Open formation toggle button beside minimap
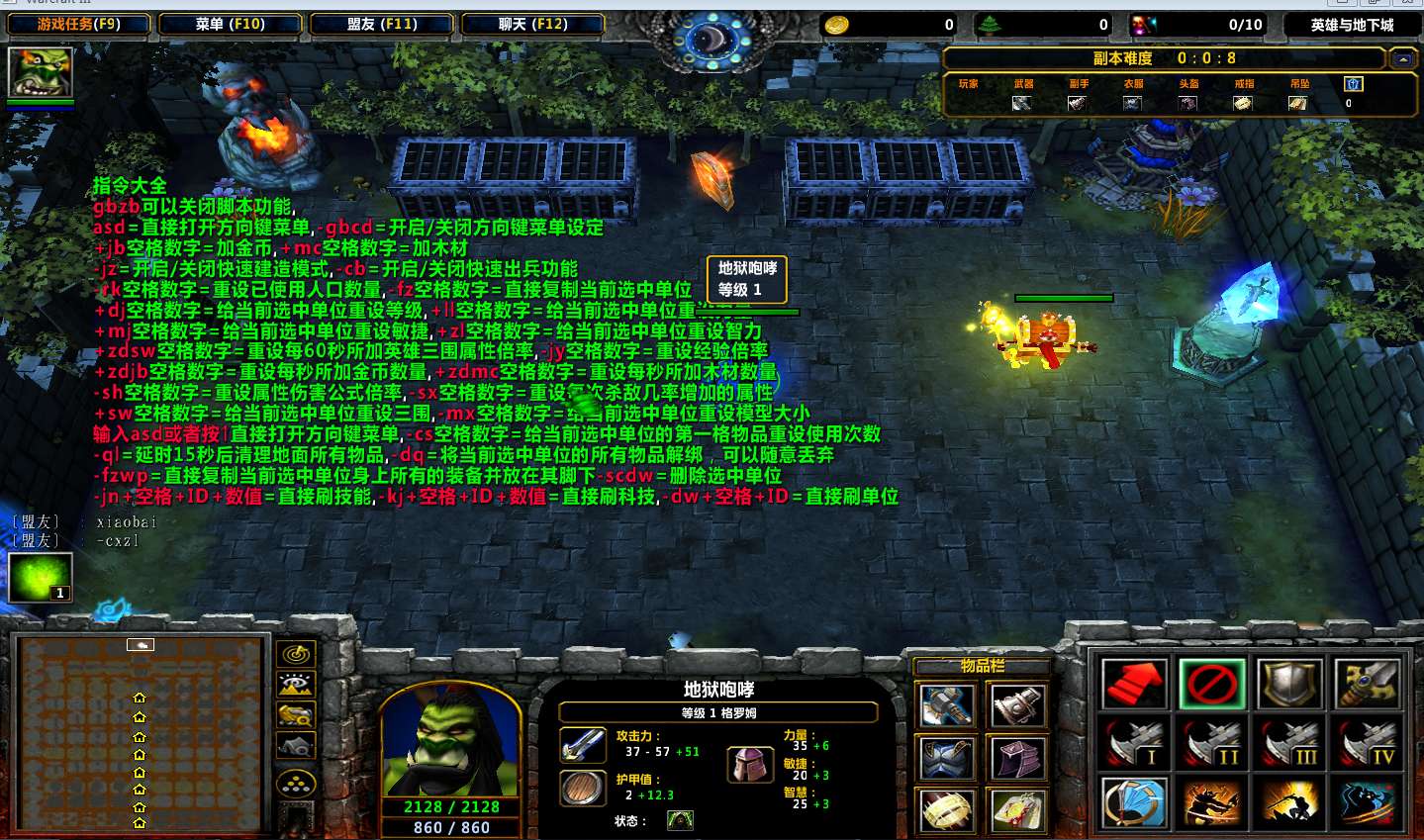The height and width of the screenshot is (840, 1424). coord(296,785)
